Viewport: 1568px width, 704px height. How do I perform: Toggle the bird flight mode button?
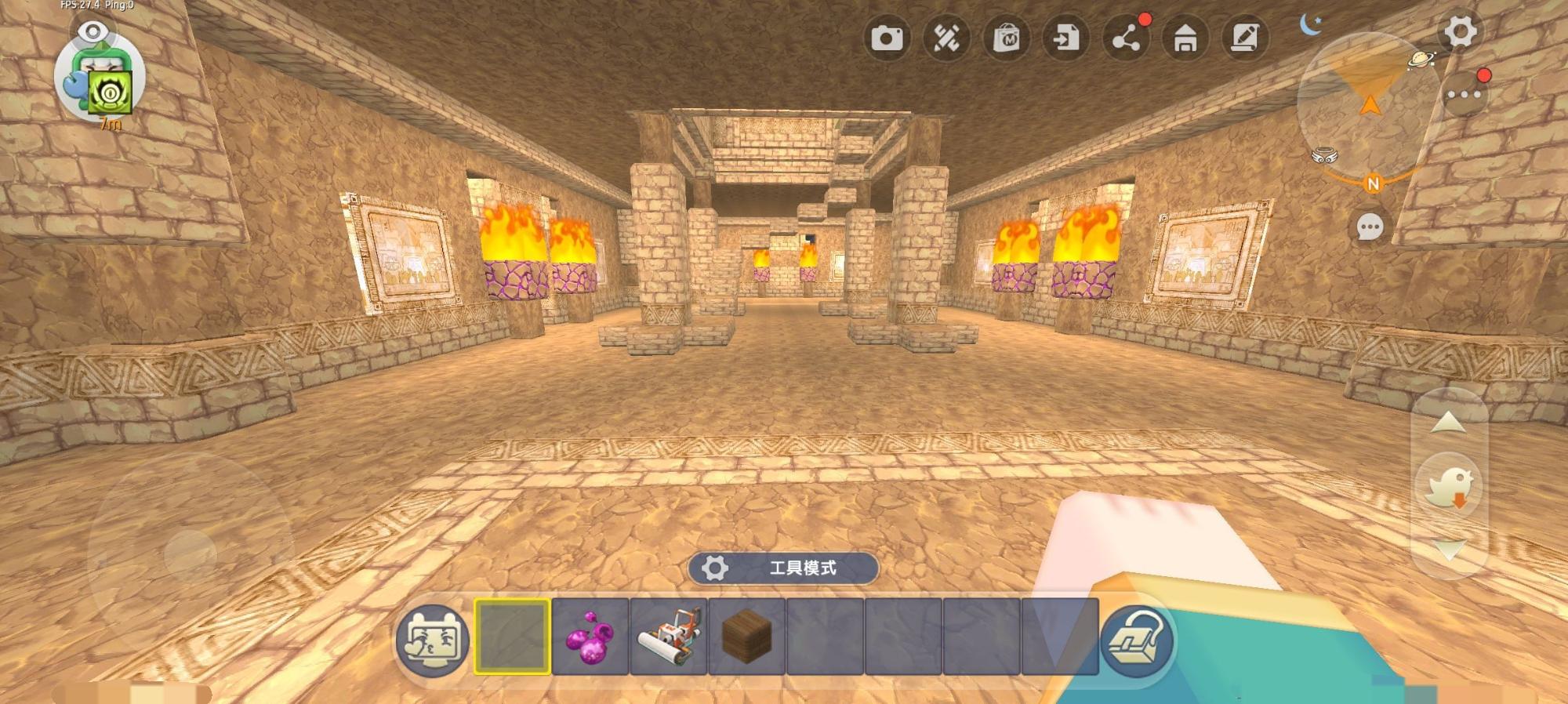[1450, 486]
